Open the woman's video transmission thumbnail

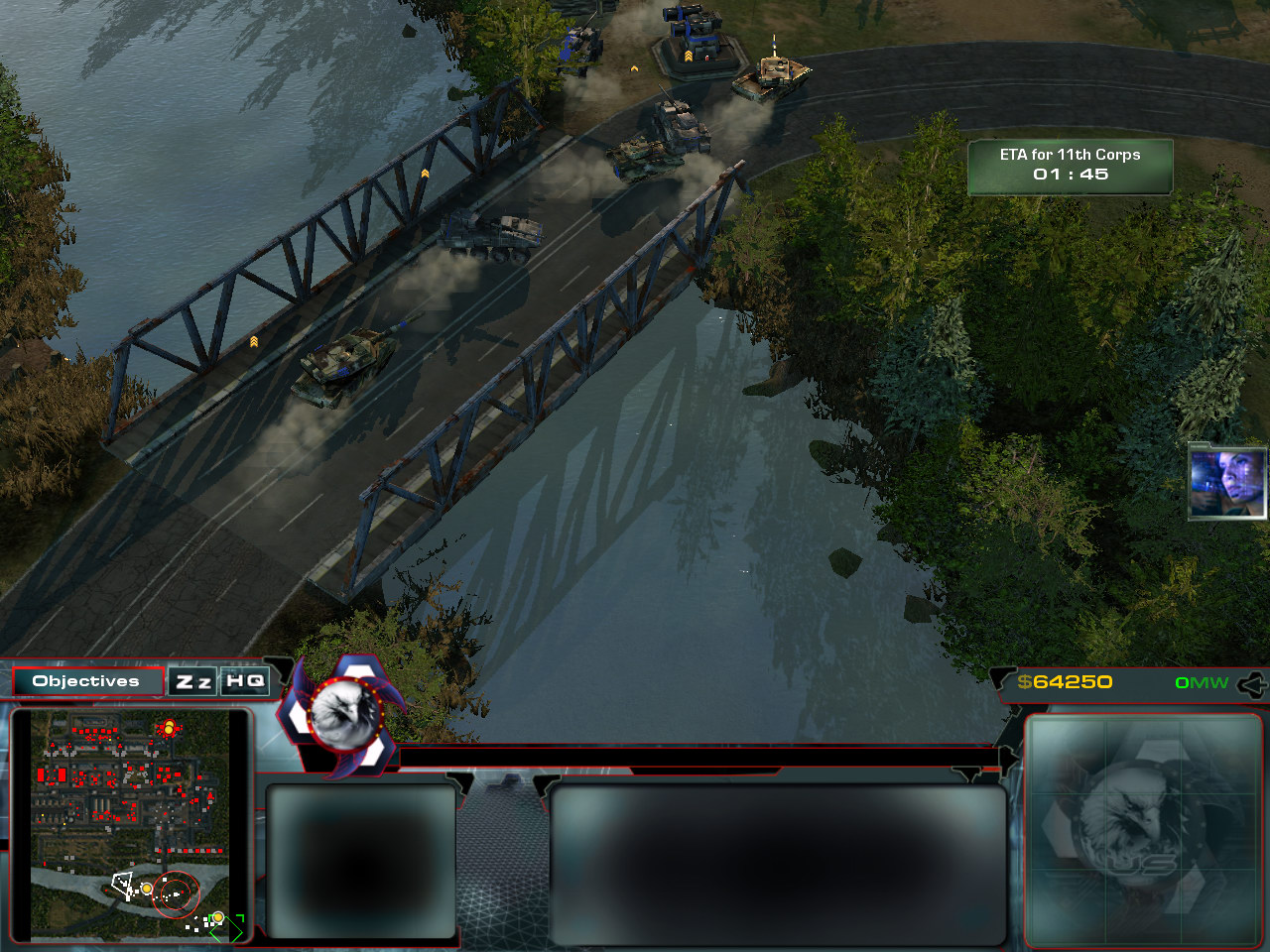click(x=1226, y=482)
